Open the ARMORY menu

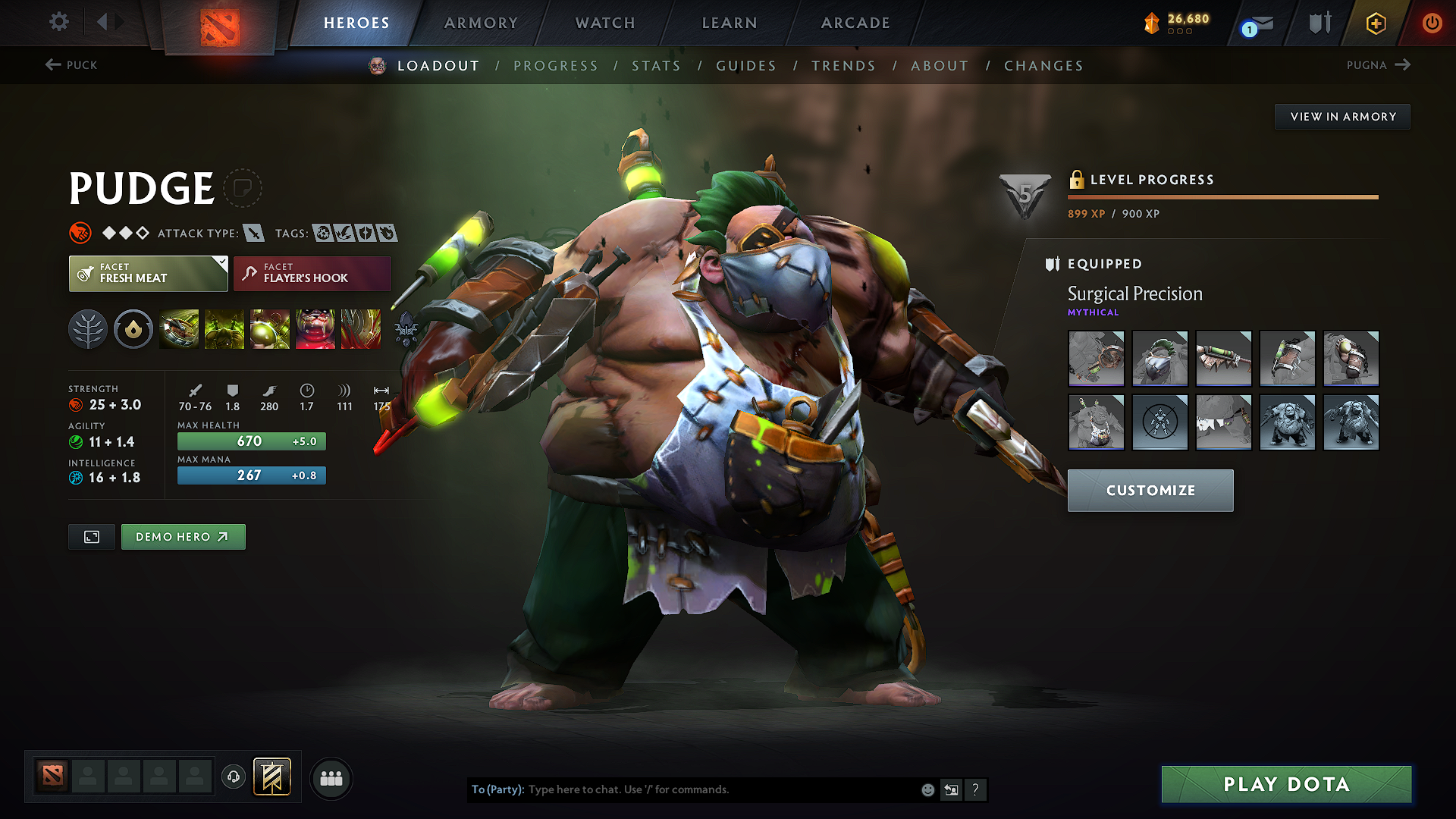point(481,23)
